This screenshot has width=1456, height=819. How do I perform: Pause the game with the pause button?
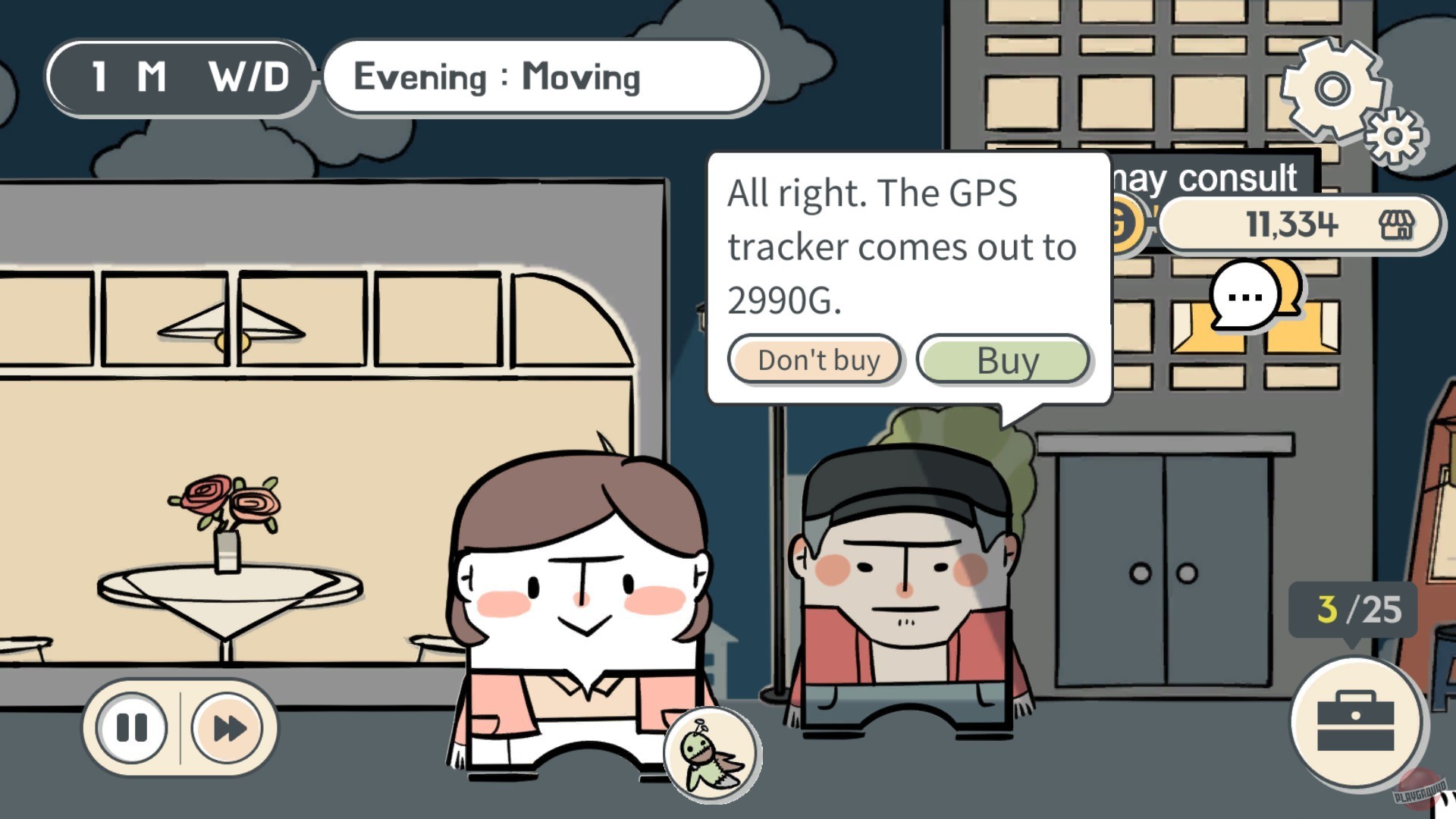click(x=130, y=726)
